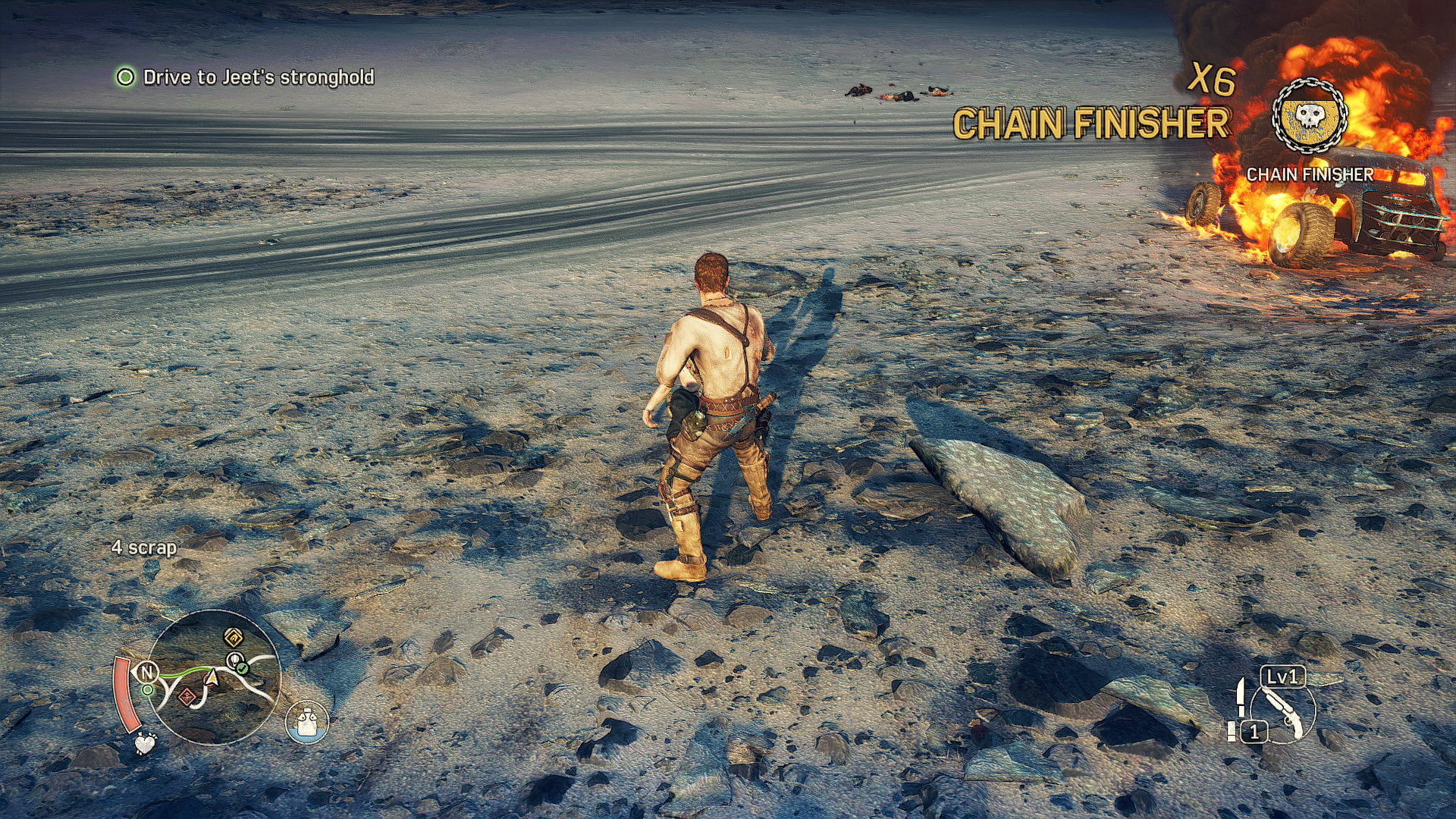Click the north compass indicator on minimap
Screen dimensions: 1456x819
pyautogui.click(x=146, y=672)
